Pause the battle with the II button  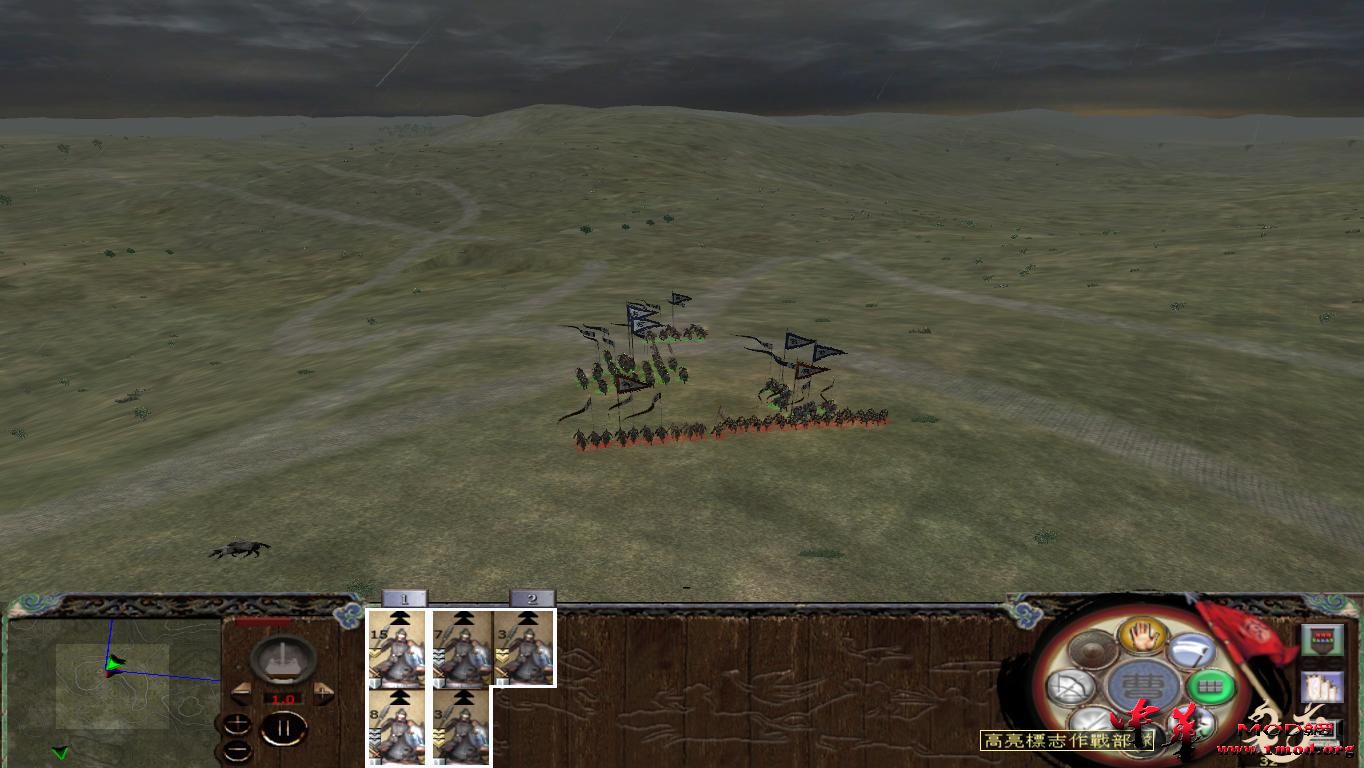[x=285, y=727]
